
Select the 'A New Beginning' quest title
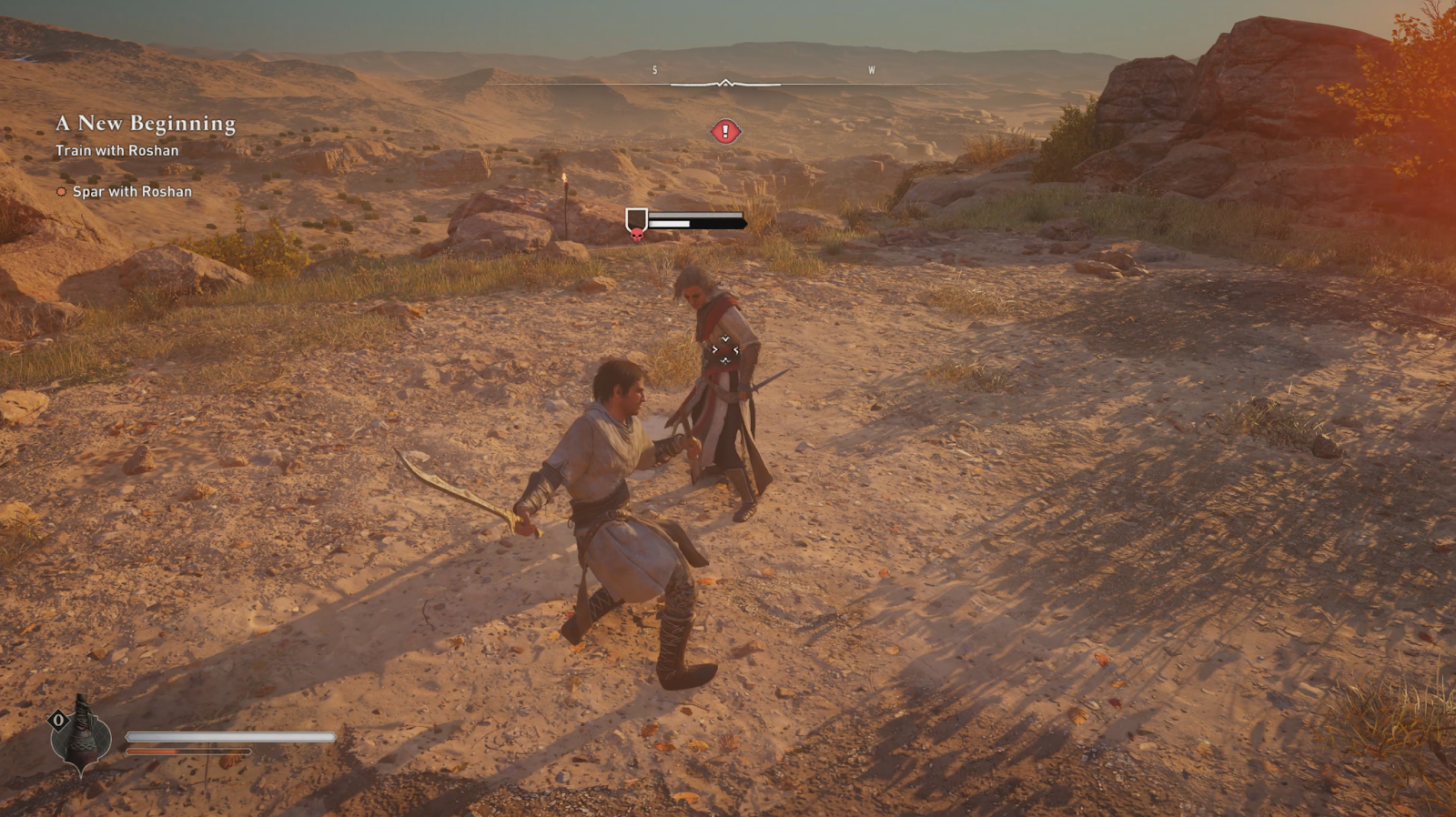coord(146,123)
